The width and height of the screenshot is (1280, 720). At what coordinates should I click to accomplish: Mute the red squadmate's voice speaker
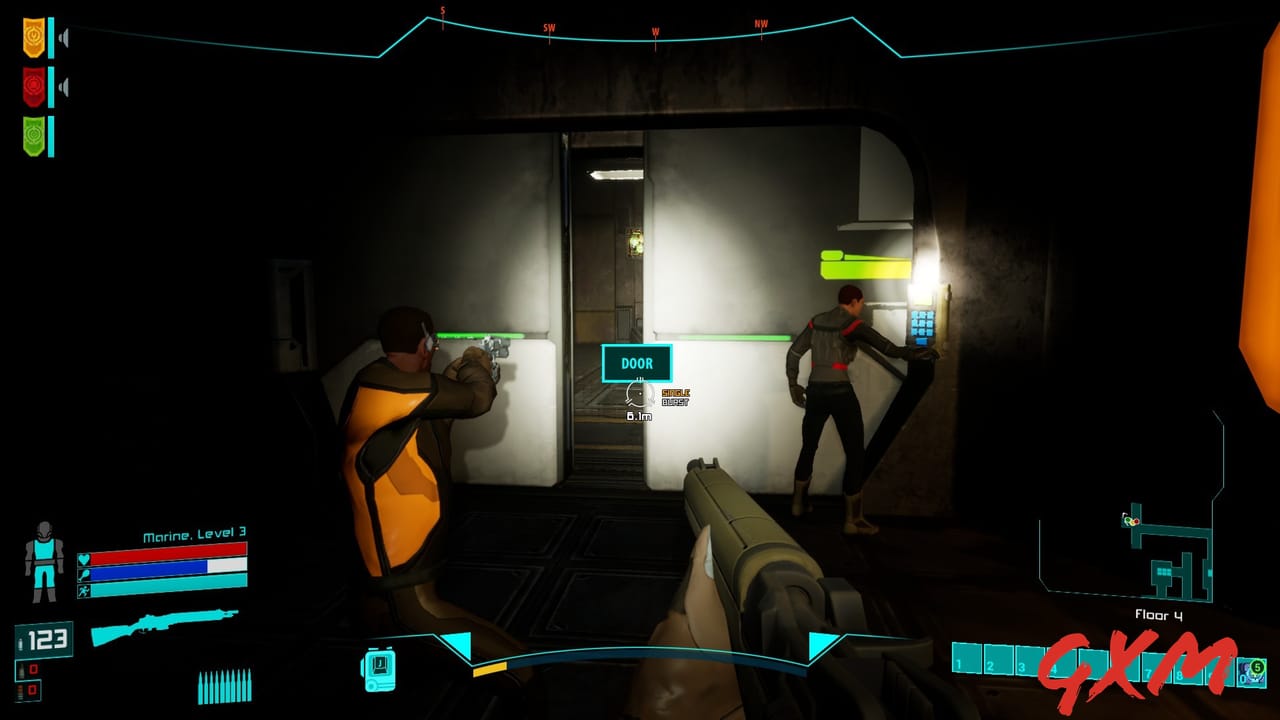point(62,86)
